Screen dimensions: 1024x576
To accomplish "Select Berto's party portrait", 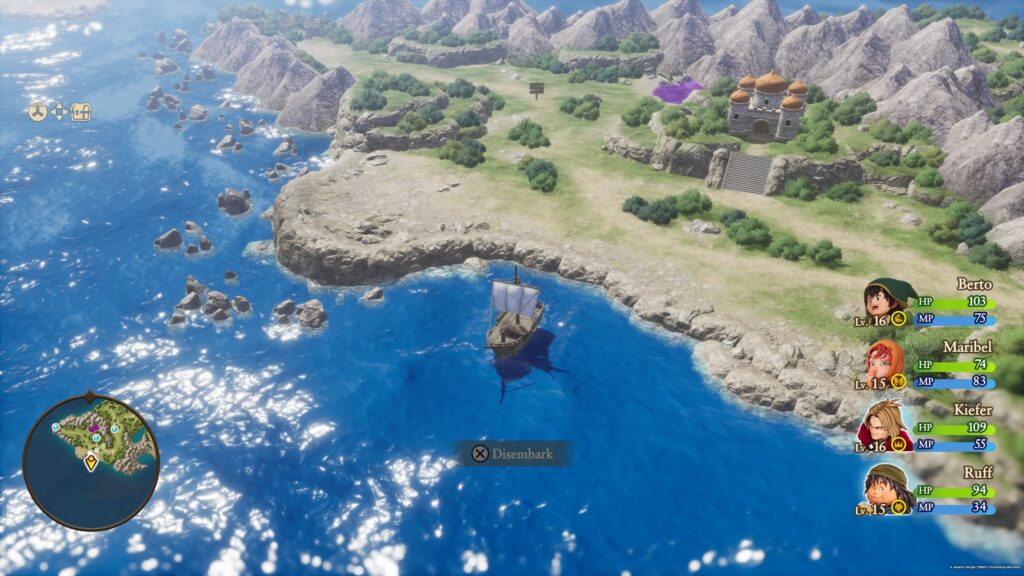I will [887, 300].
